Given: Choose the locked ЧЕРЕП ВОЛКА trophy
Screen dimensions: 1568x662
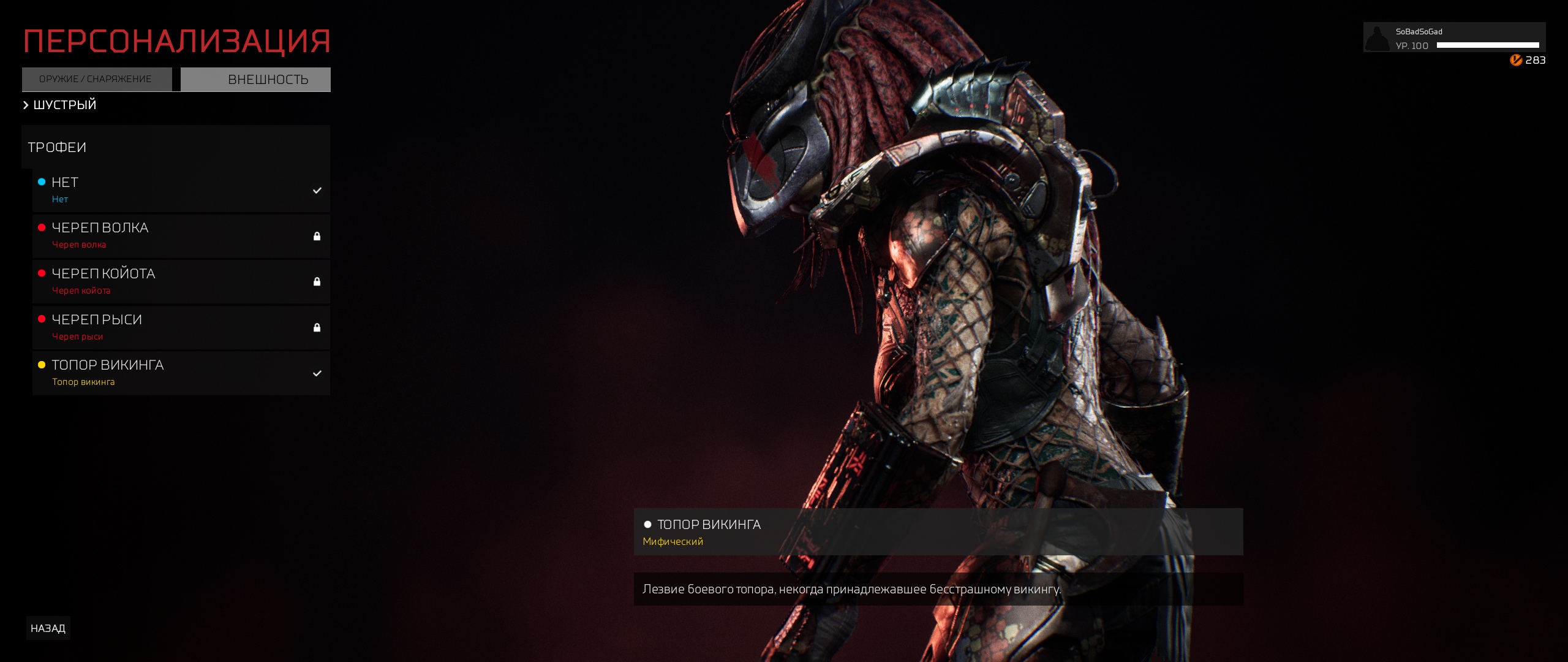Looking at the screenshot, I should (x=181, y=236).
